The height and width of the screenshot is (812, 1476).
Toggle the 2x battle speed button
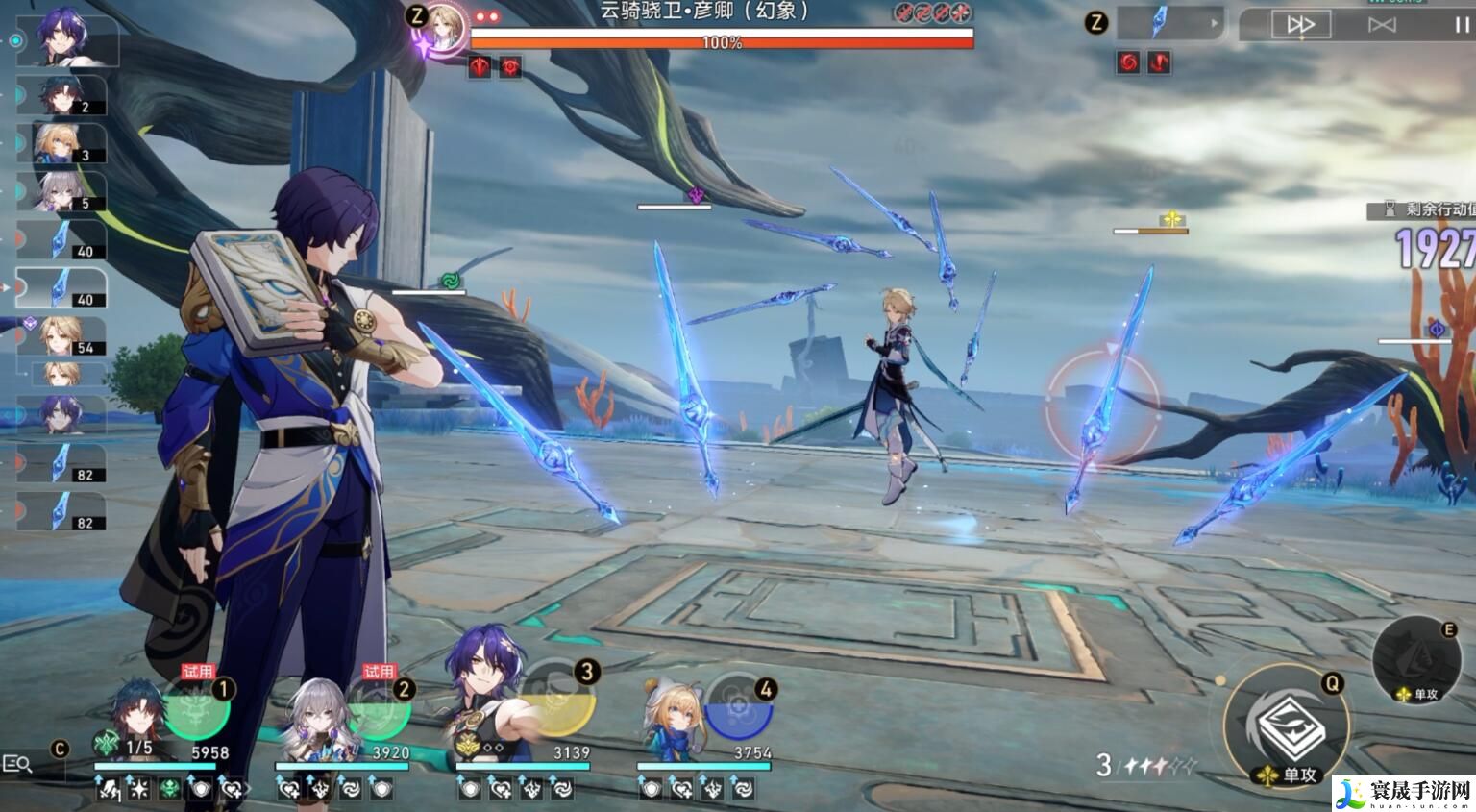tap(1299, 25)
